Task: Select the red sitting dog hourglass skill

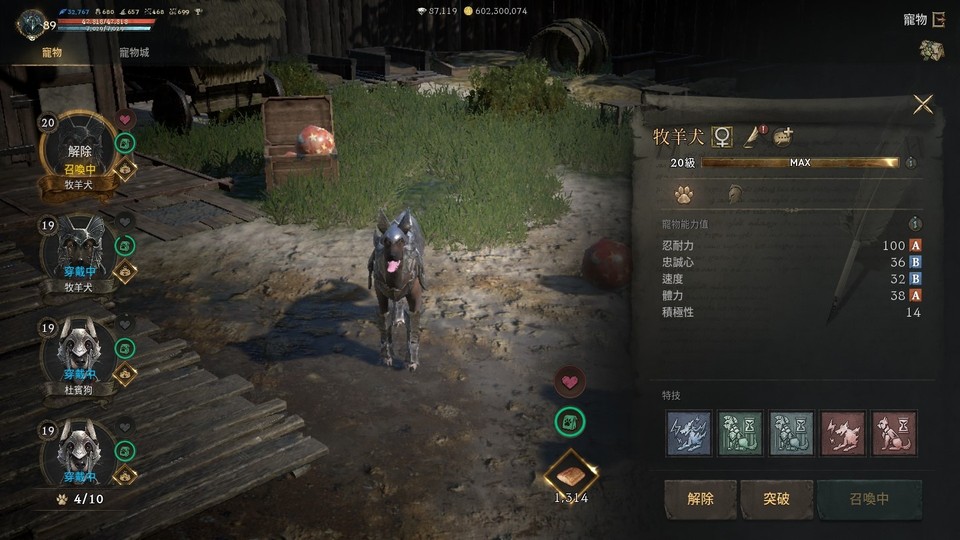Action: pyautogui.click(x=894, y=433)
